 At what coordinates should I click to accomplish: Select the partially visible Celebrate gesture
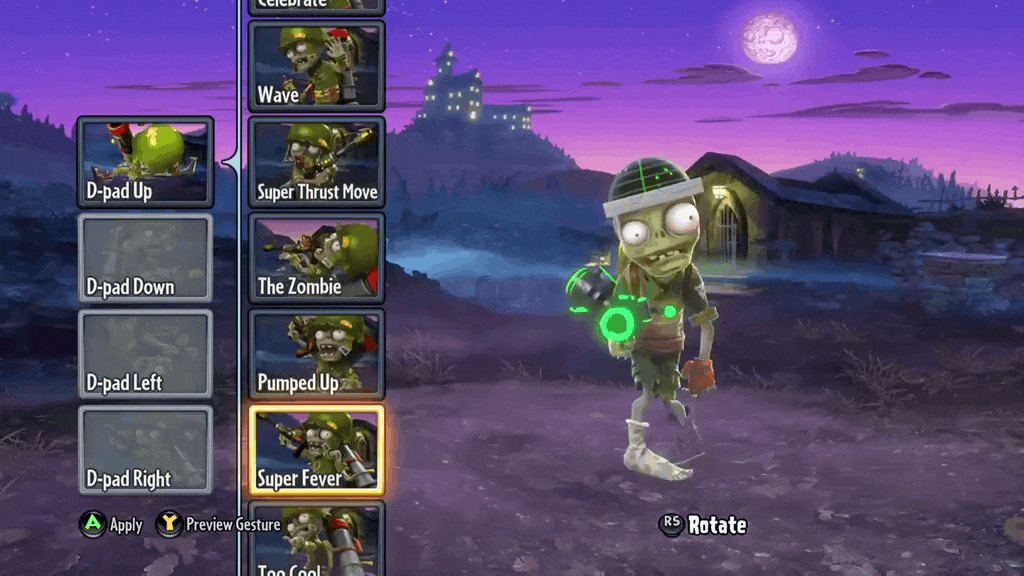[x=316, y=6]
